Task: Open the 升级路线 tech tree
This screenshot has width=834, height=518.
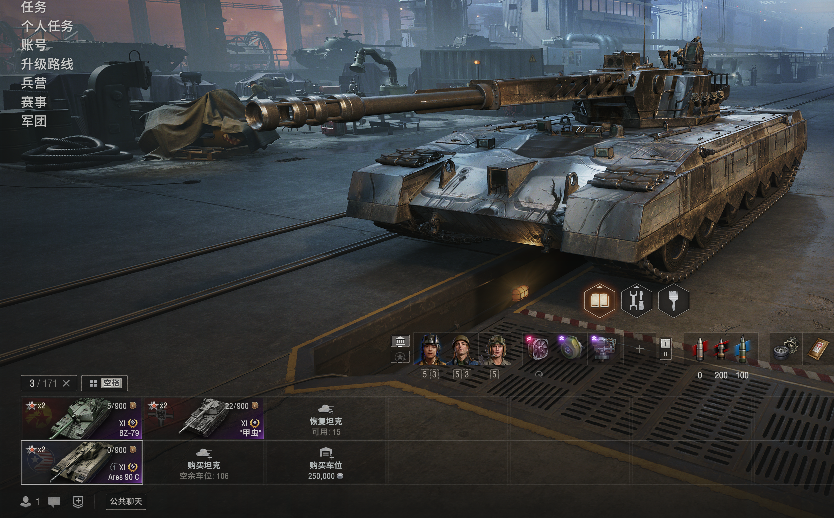Action: click(47, 64)
